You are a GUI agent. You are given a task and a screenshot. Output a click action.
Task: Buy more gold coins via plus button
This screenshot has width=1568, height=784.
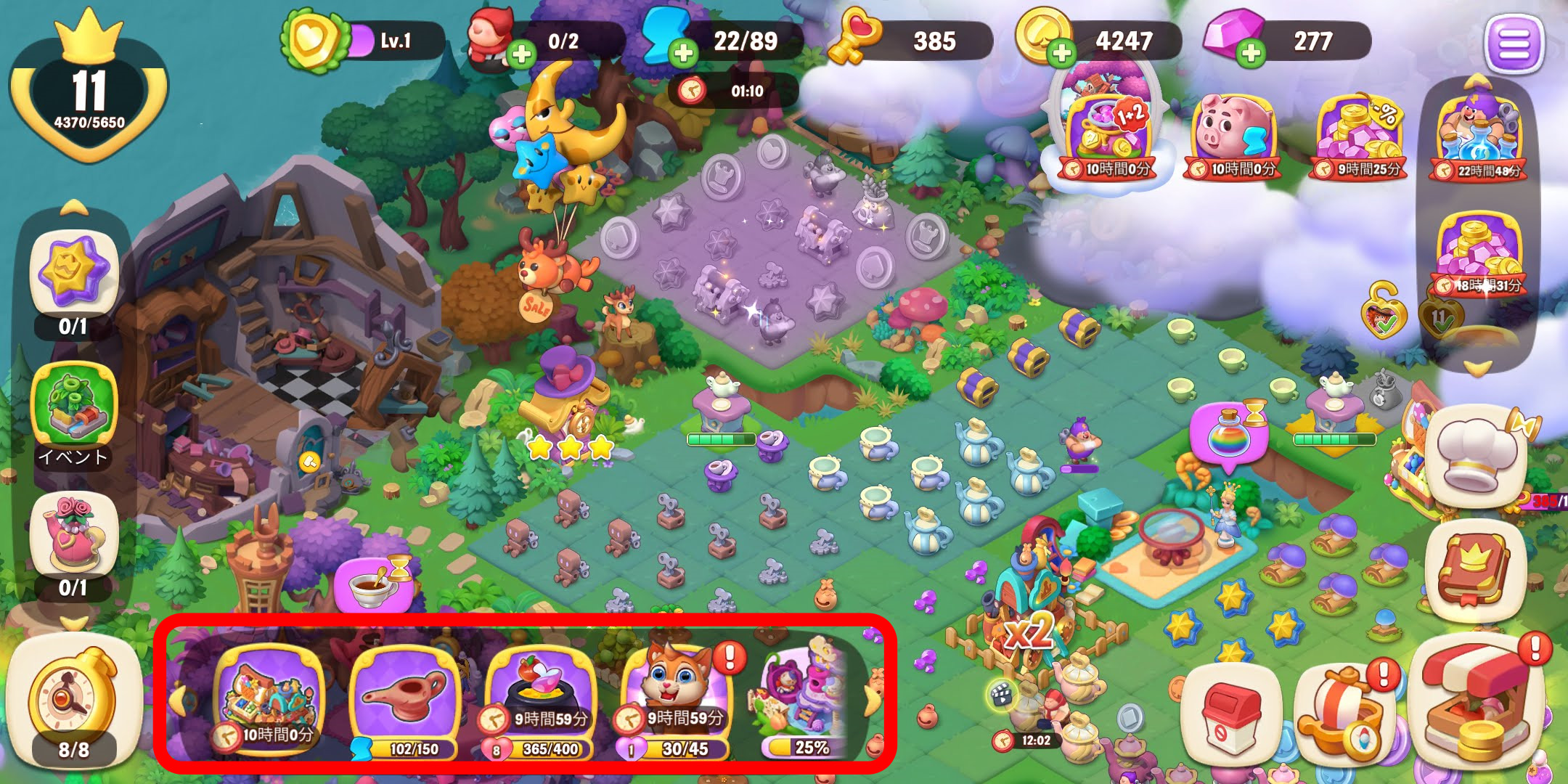1061,53
